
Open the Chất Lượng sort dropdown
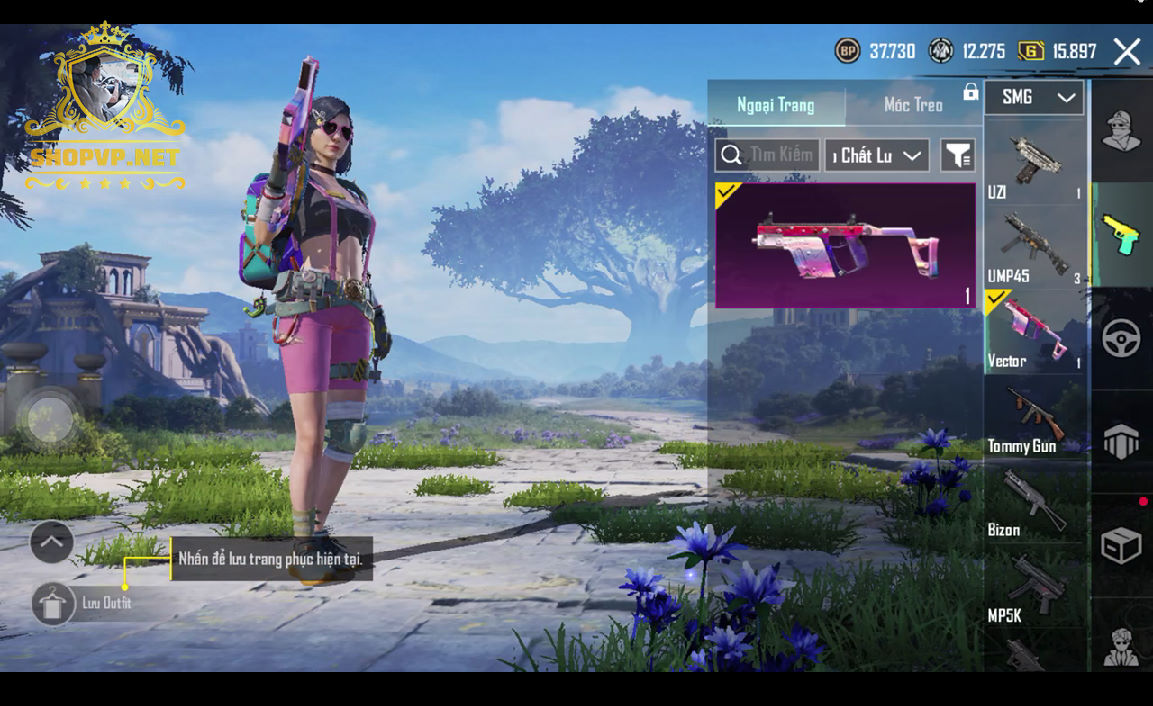tap(877, 156)
